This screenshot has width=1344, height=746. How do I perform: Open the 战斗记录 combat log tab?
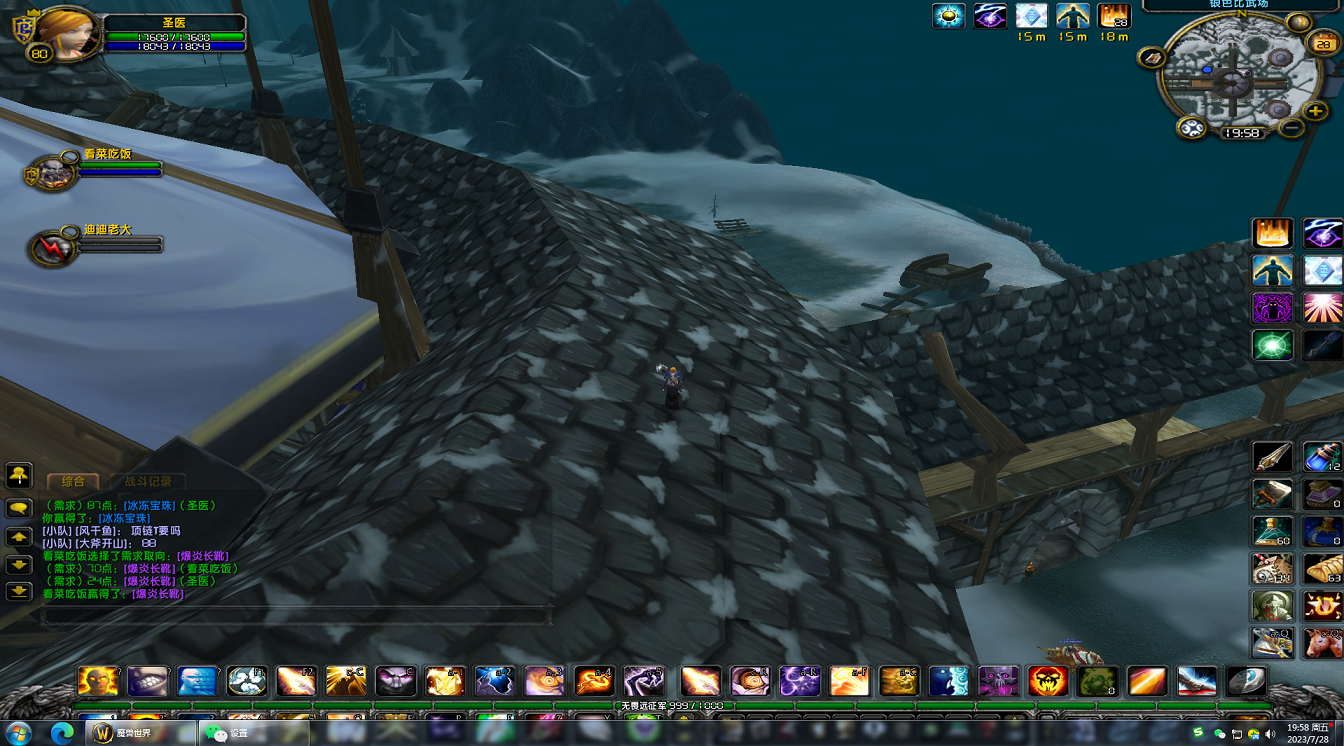[x=148, y=482]
